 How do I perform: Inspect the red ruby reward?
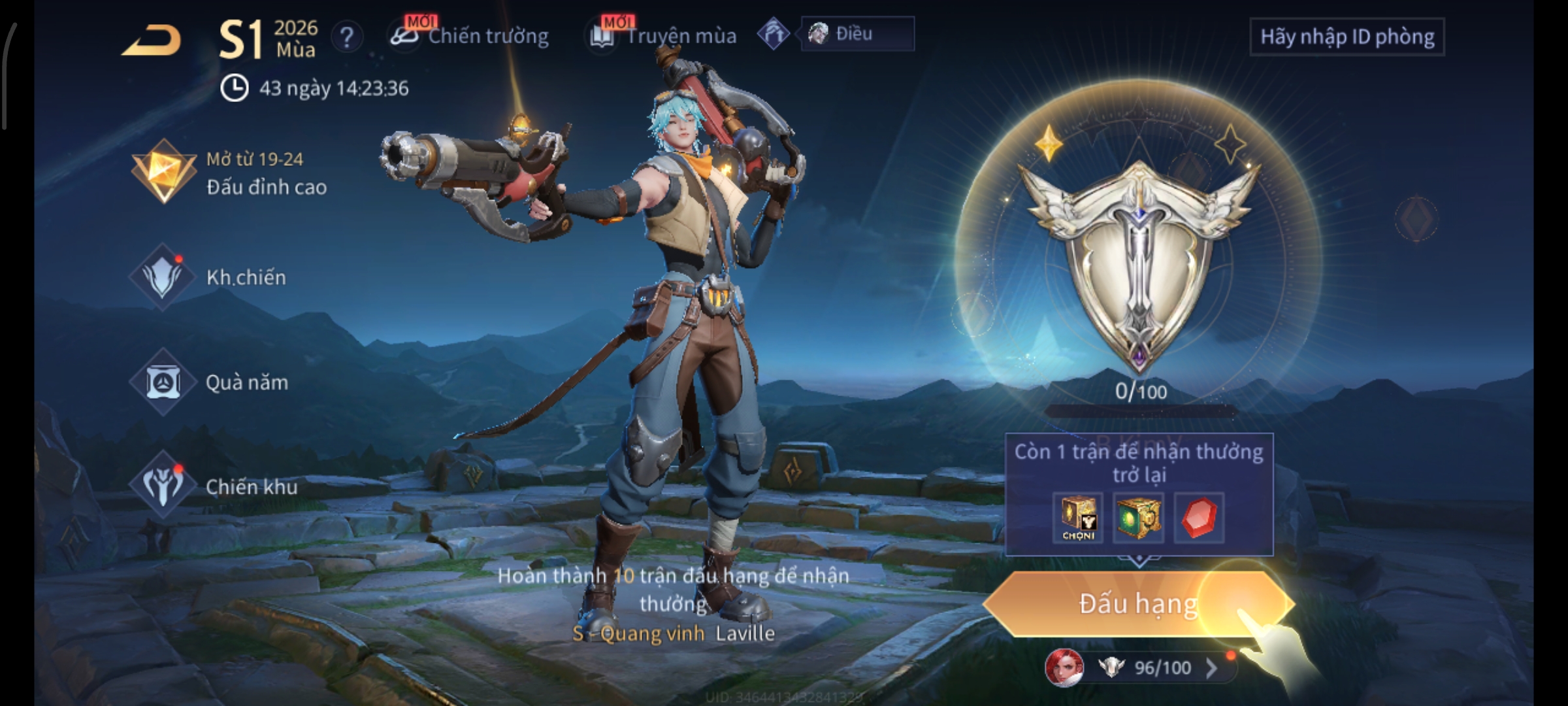(1199, 518)
